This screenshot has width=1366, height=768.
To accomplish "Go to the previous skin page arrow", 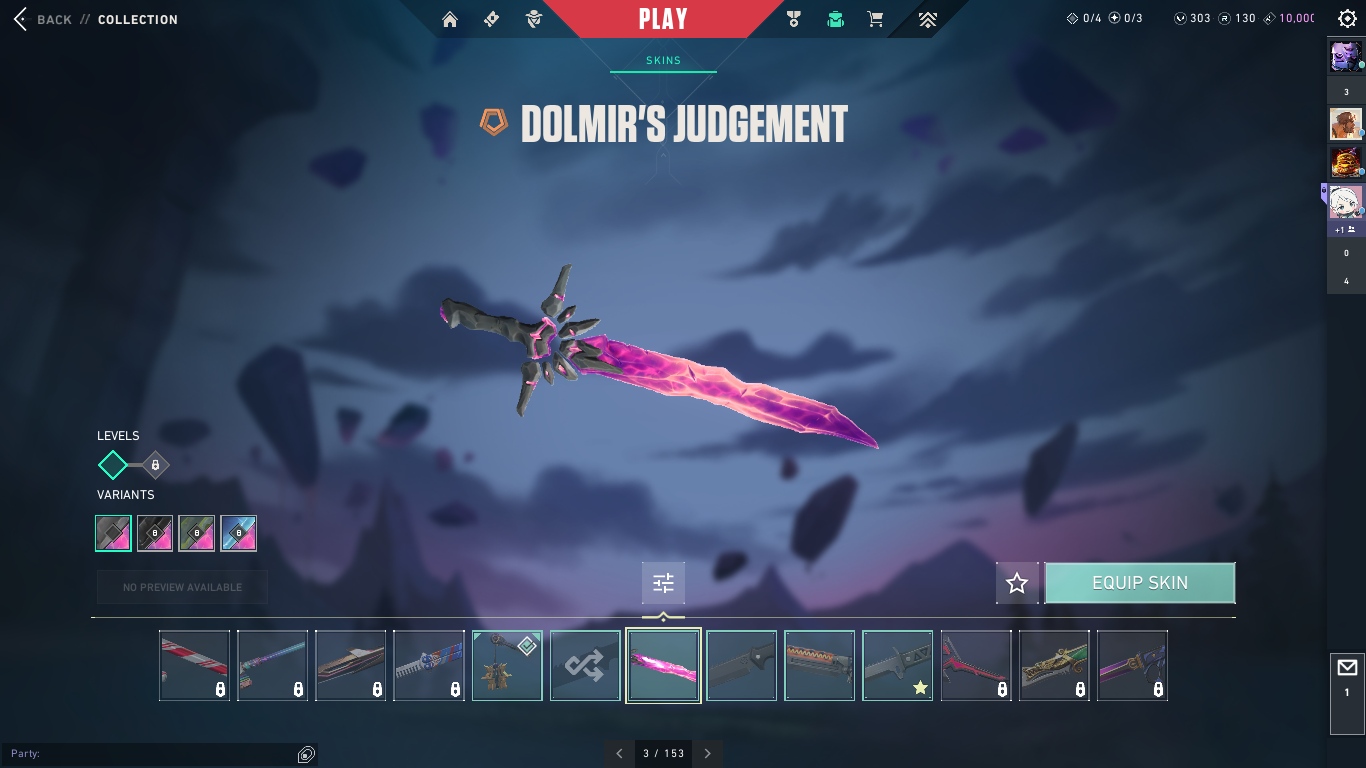I will [619, 753].
